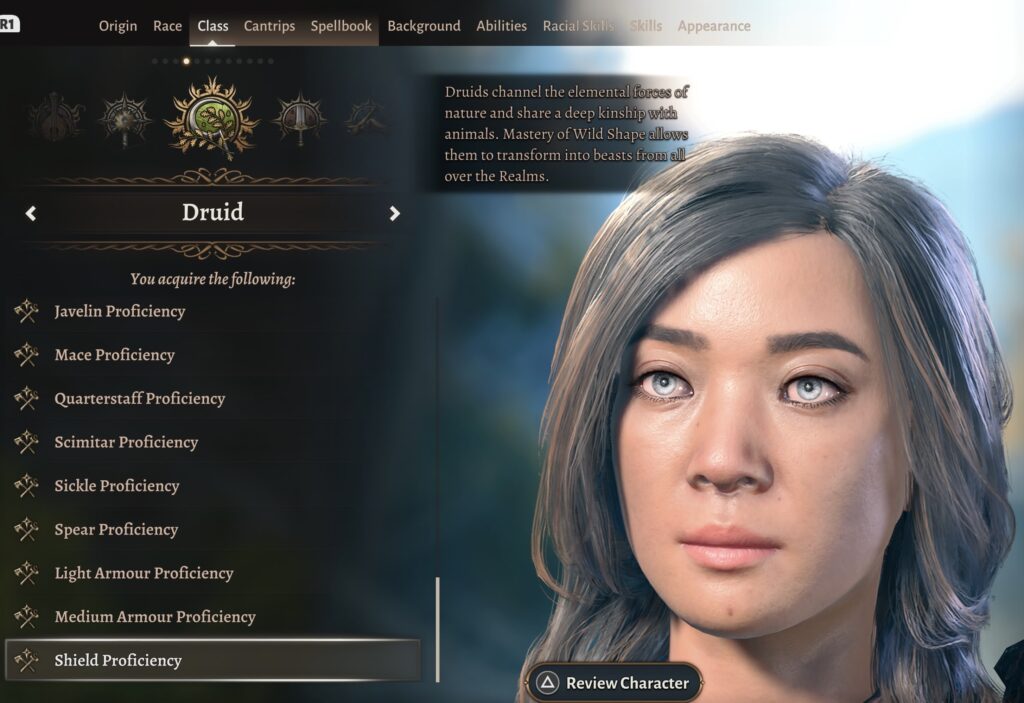This screenshot has width=1024, height=703.
Task: Open the Racial Skills tab
Action: point(578,26)
